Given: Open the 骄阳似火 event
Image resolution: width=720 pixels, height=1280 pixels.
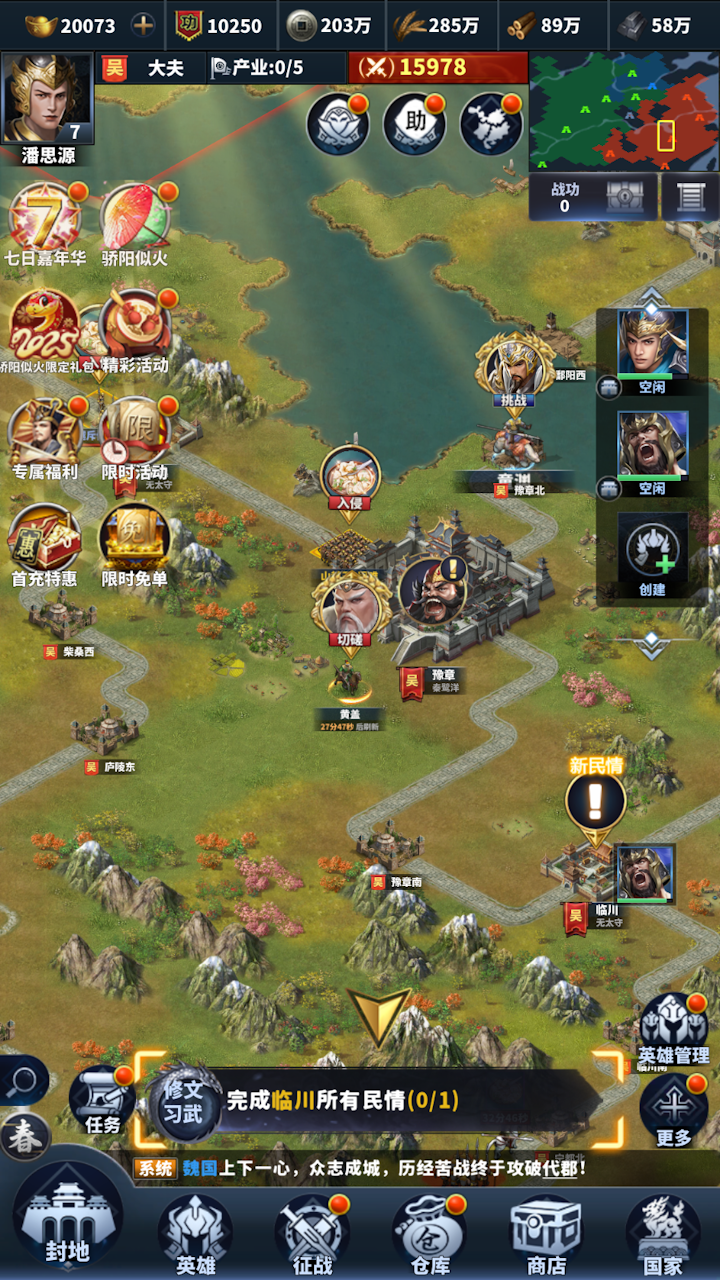Looking at the screenshot, I should 135,222.
